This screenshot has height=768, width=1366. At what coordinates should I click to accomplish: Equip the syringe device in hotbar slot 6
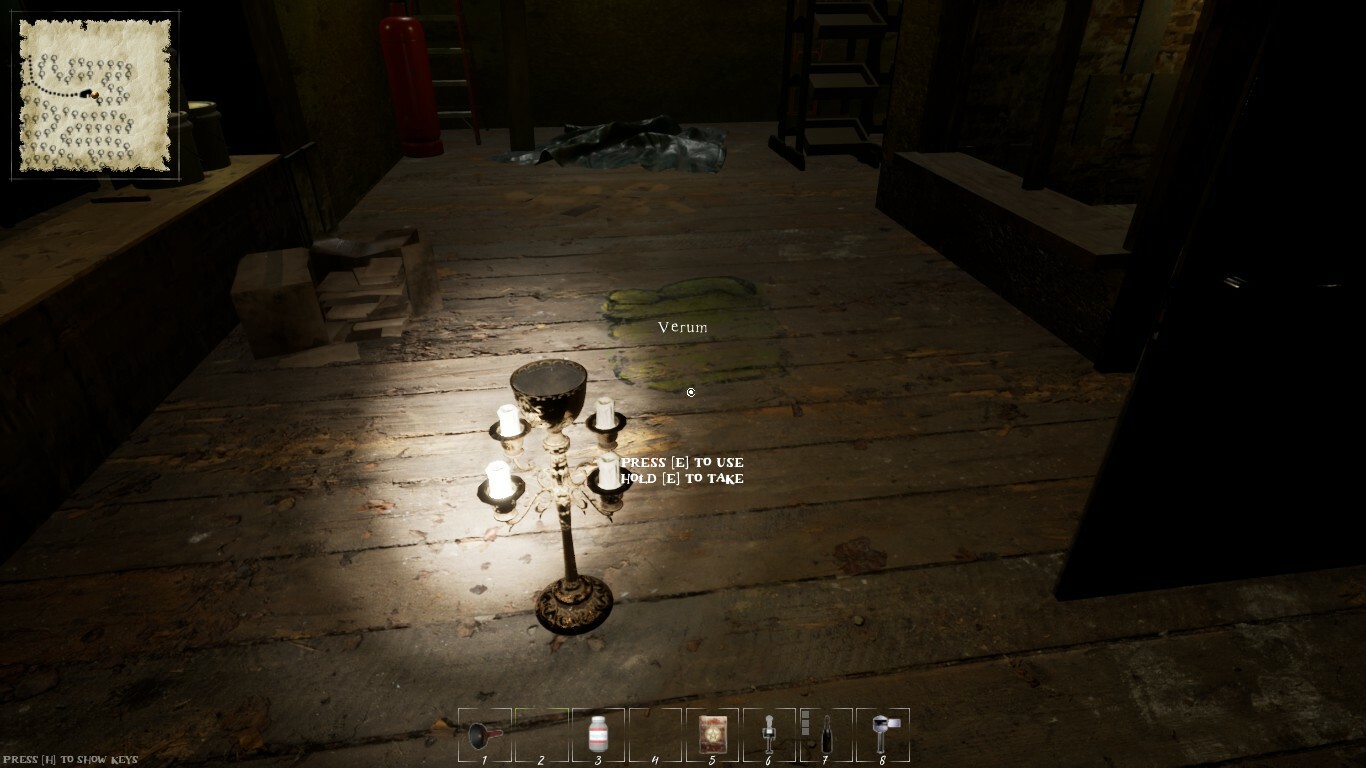(x=768, y=735)
